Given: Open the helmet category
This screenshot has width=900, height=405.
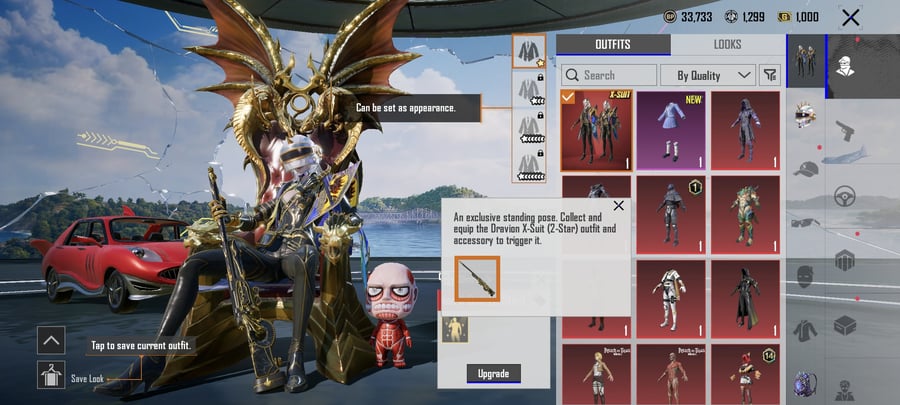Looking at the screenshot, I should (x=806, y=114).
